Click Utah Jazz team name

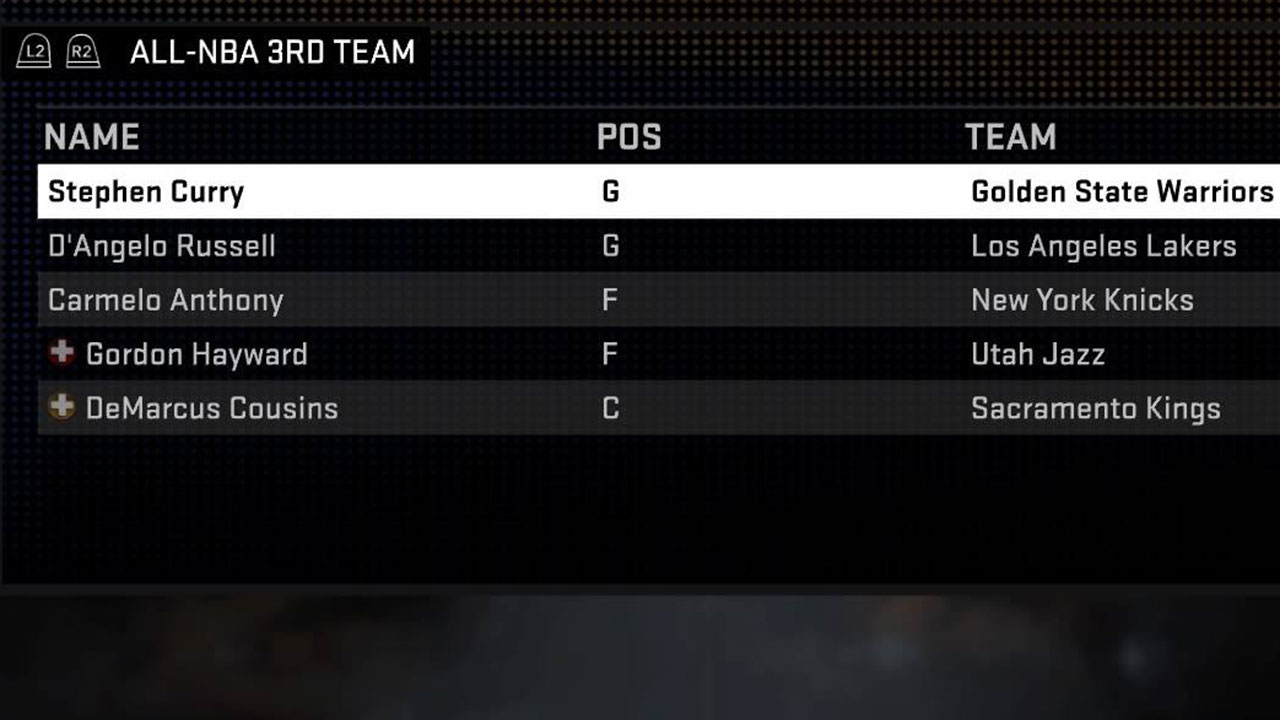(x=1038, y=354)
